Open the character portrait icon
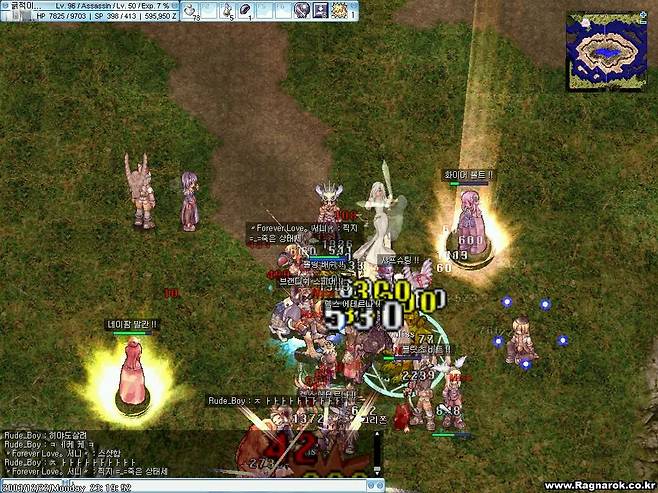This screenshot has height=493, width=658. [320, 10]
